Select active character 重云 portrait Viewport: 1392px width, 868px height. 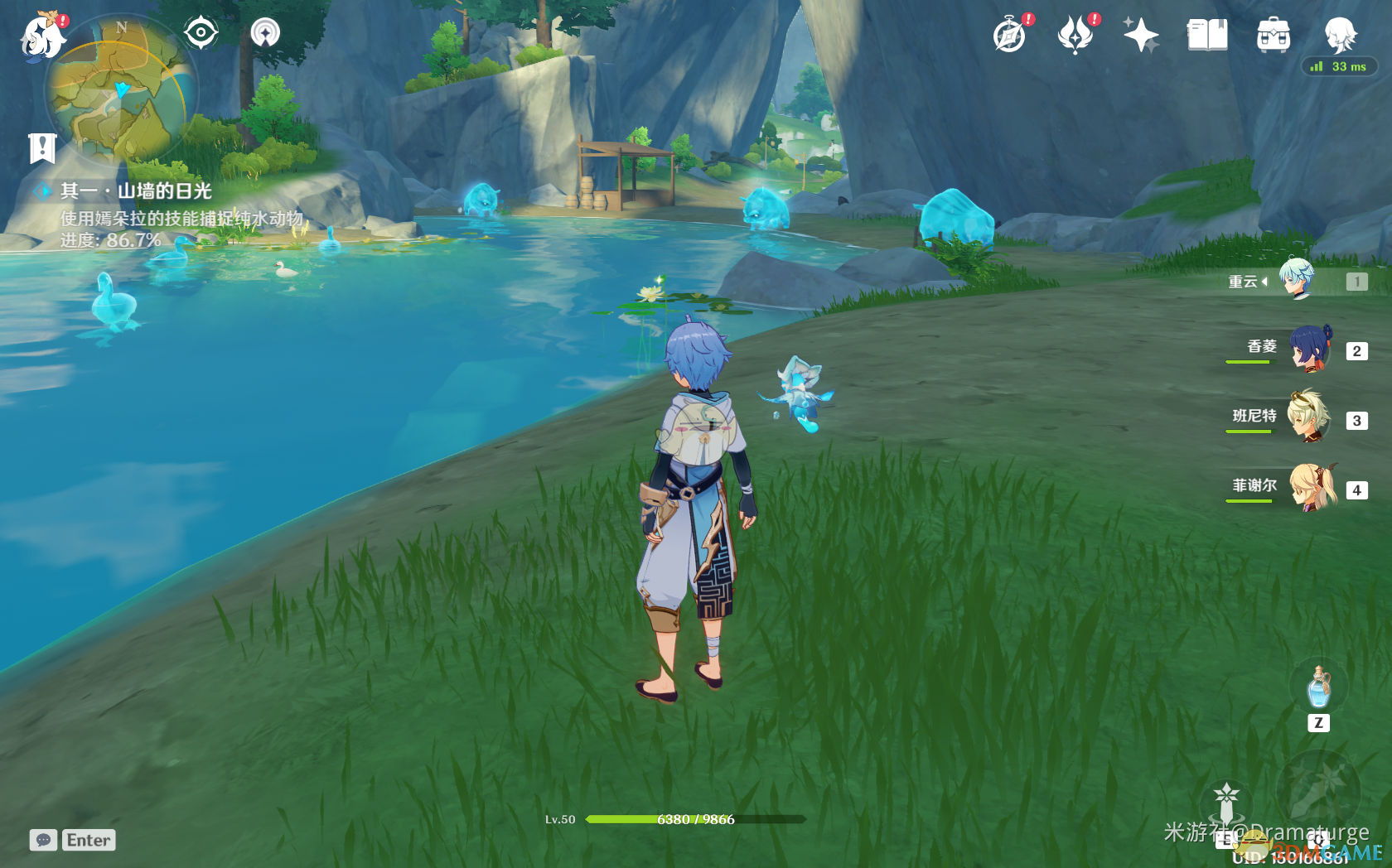coord(1297,280)
